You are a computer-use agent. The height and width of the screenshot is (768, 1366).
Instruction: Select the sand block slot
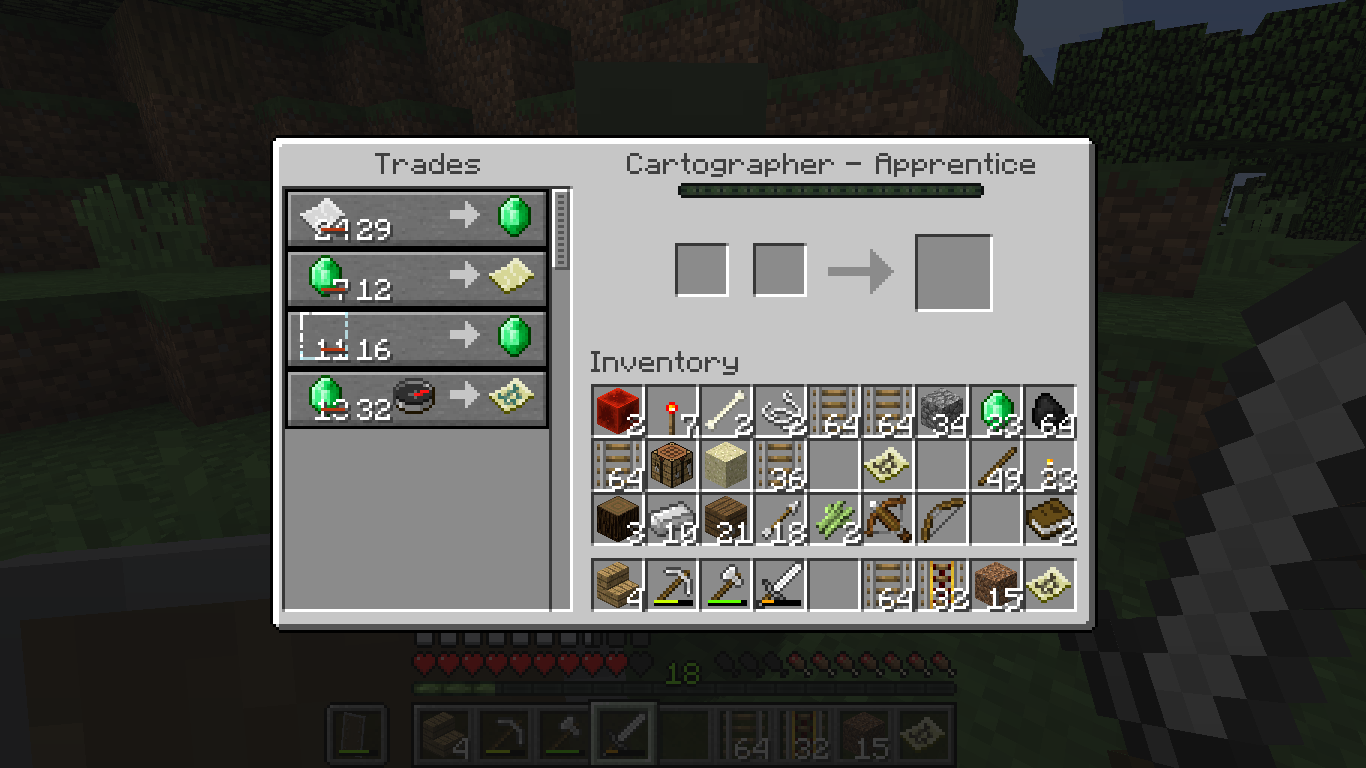[726, 466]
